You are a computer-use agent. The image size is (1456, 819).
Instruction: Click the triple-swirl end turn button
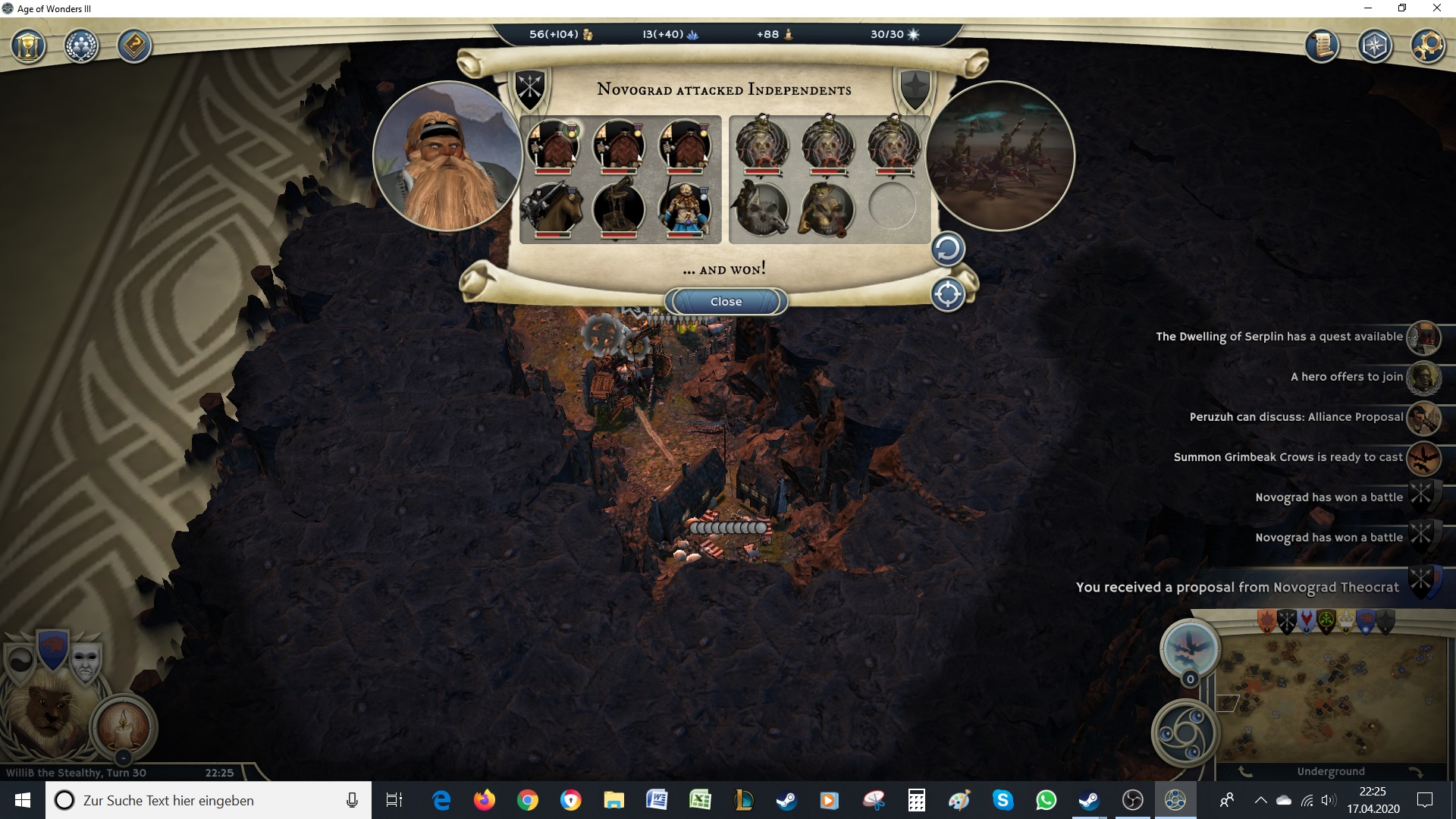[x=1185, y=733]
